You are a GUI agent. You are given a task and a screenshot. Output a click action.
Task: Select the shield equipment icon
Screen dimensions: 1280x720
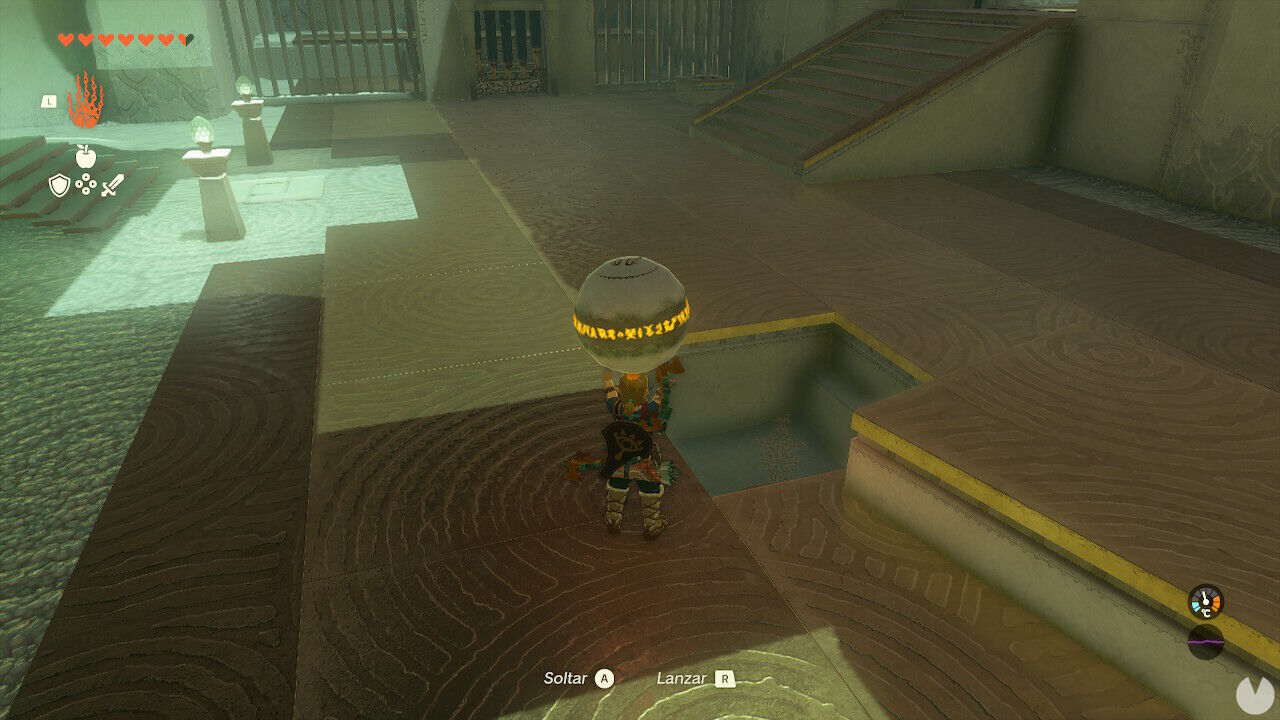click(x=58, y=185)
